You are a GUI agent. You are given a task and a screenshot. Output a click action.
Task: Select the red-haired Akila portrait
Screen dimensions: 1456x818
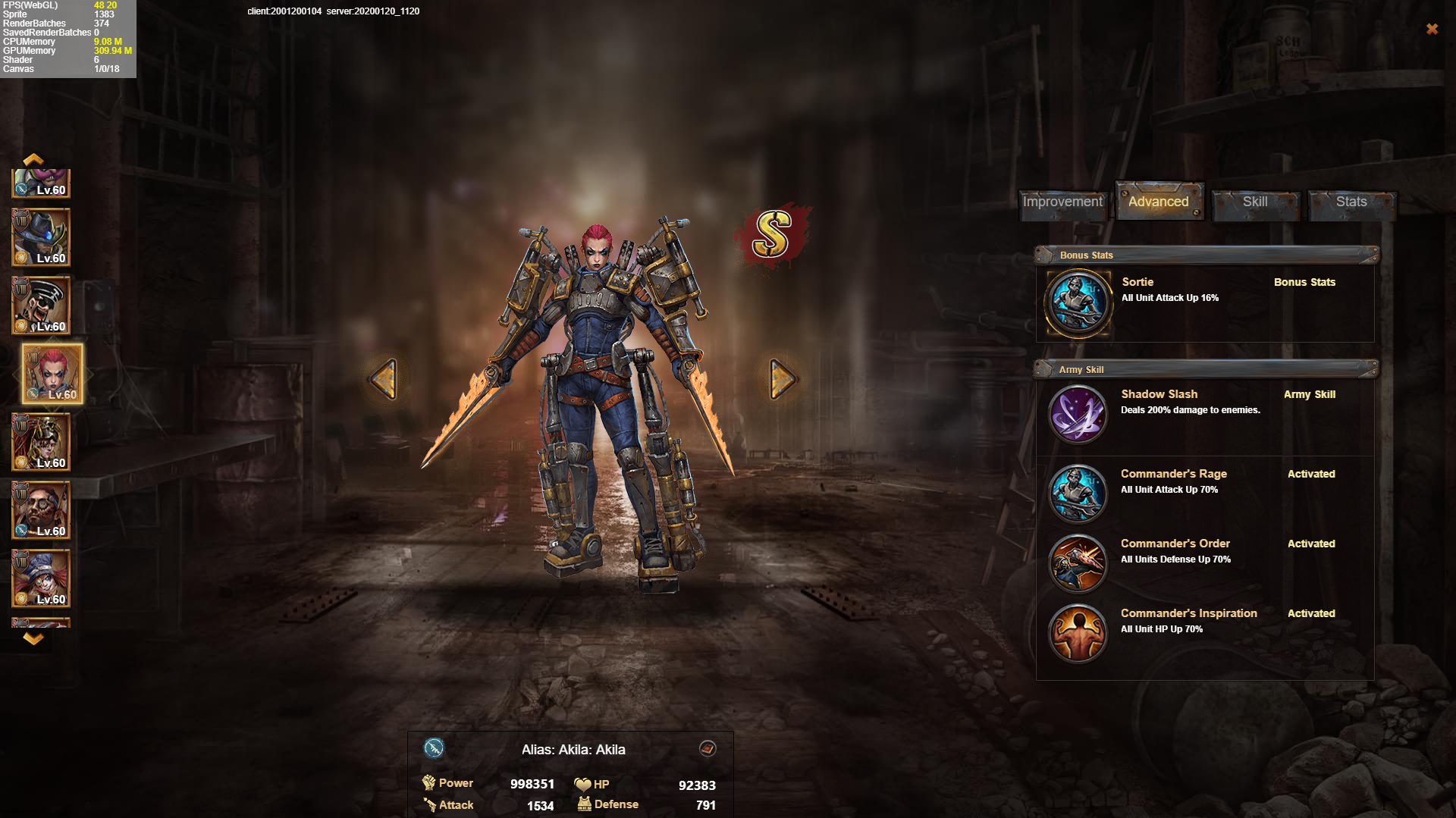(52, 373)
